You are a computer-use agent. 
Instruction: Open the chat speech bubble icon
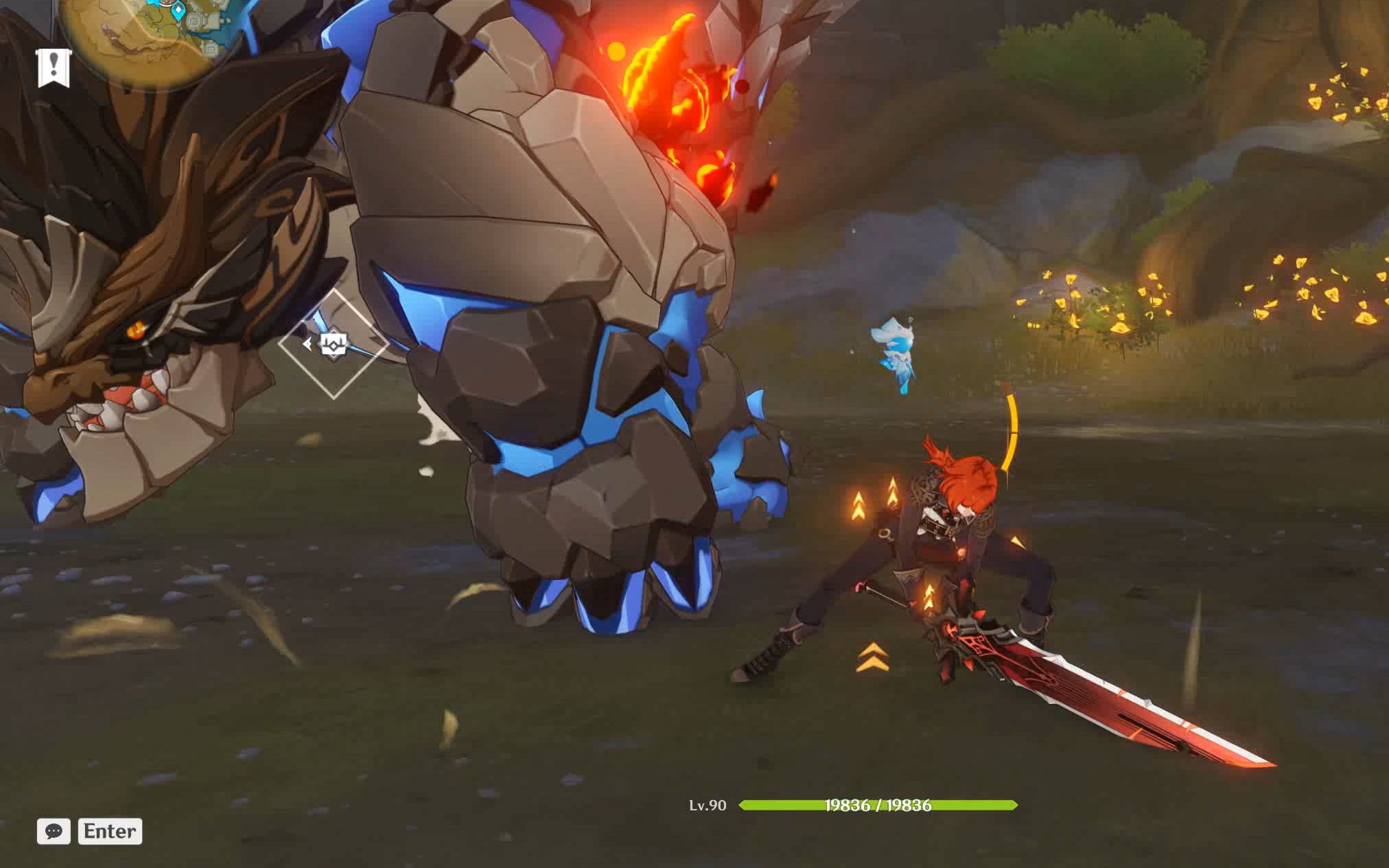point(54,831)
